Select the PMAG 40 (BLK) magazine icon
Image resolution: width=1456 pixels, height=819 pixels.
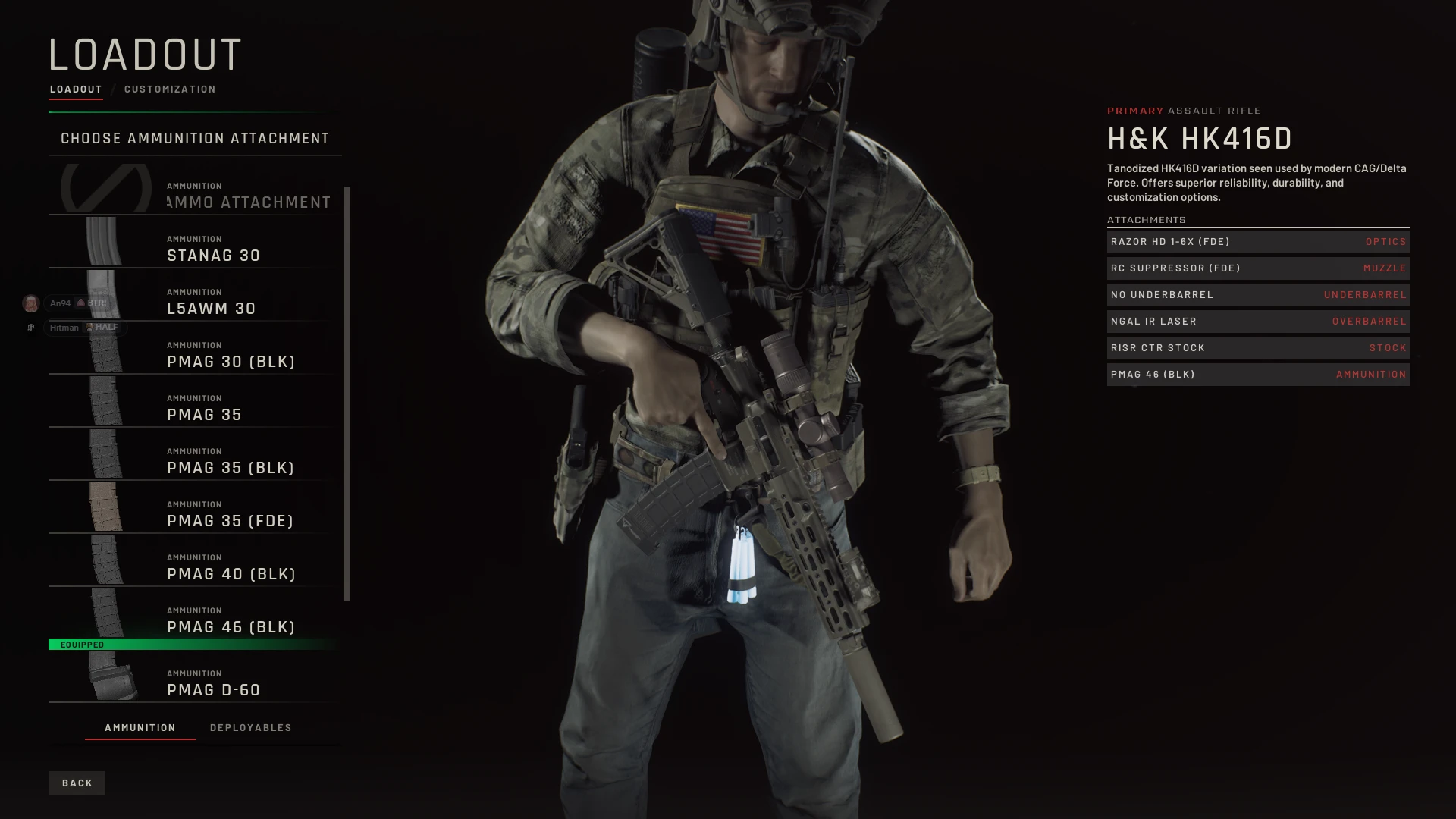[106, 561]
